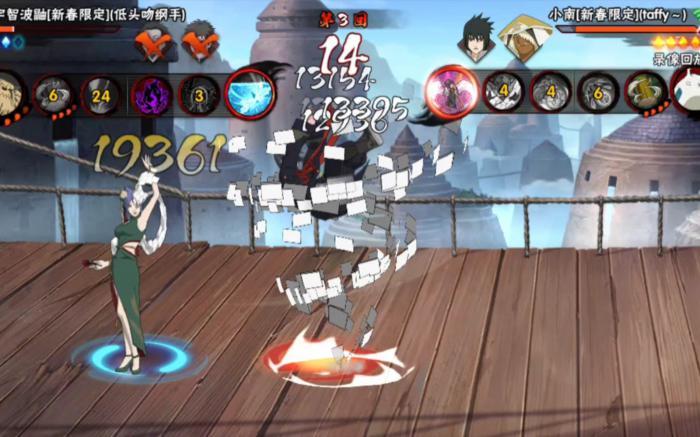The image size is (700, 437).
Task: Use the summoning scroll icon
Action: point(645,93)
